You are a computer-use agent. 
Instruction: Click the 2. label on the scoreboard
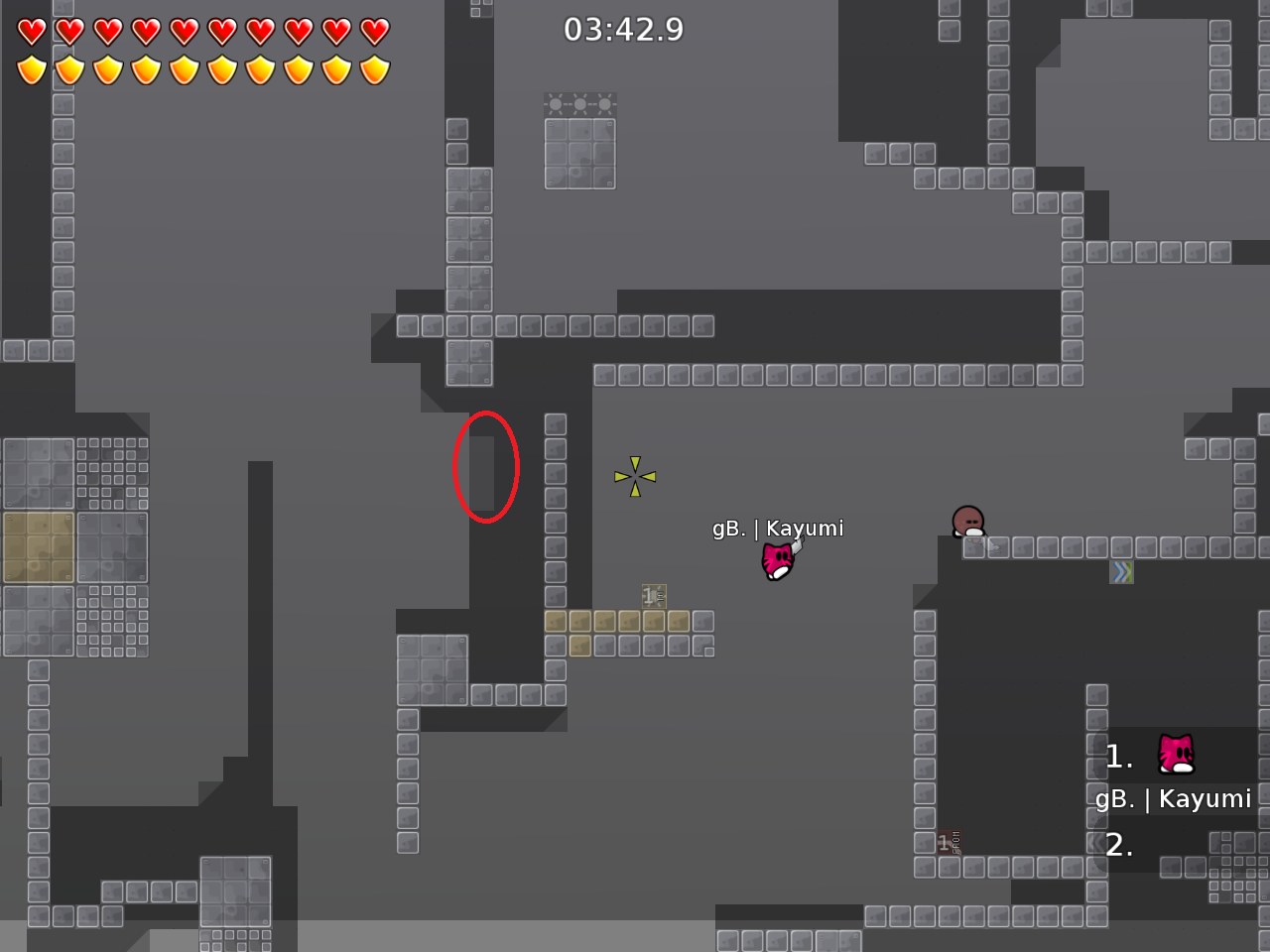pyautogui.click(x=1117, y=846)
